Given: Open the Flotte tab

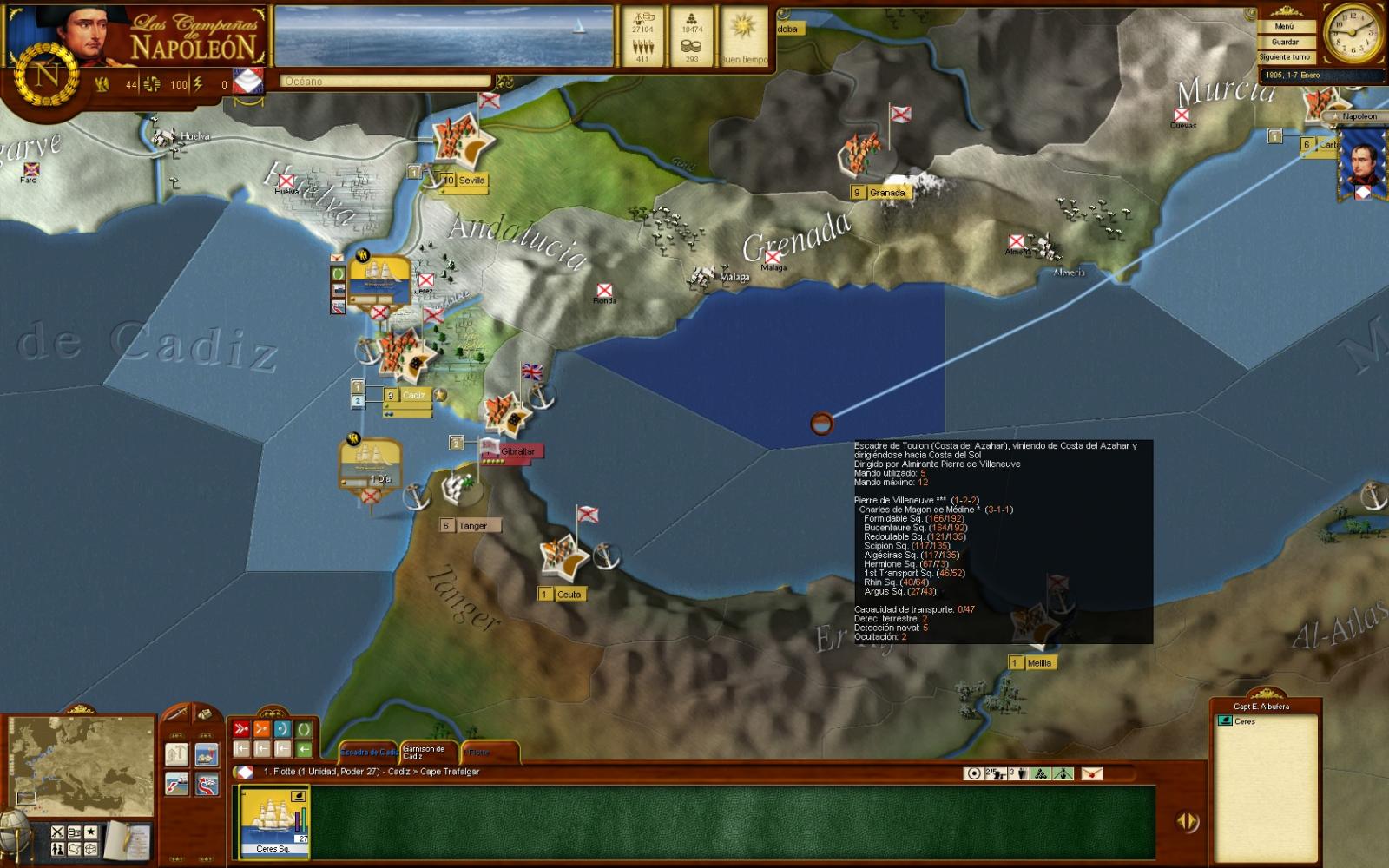Looking at the screenshot, I should click(480, 753).
